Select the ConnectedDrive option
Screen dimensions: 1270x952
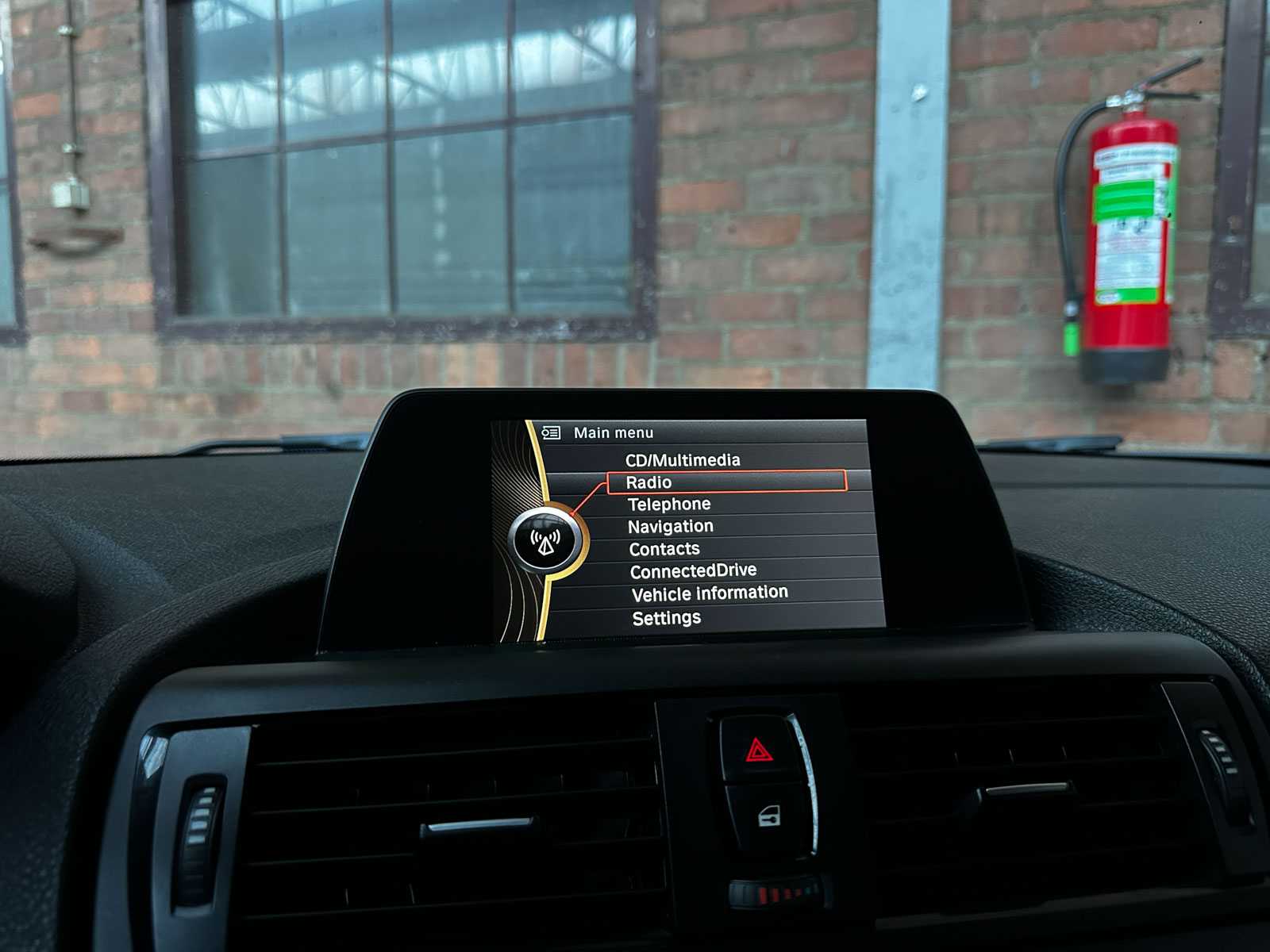coord(692,569)
